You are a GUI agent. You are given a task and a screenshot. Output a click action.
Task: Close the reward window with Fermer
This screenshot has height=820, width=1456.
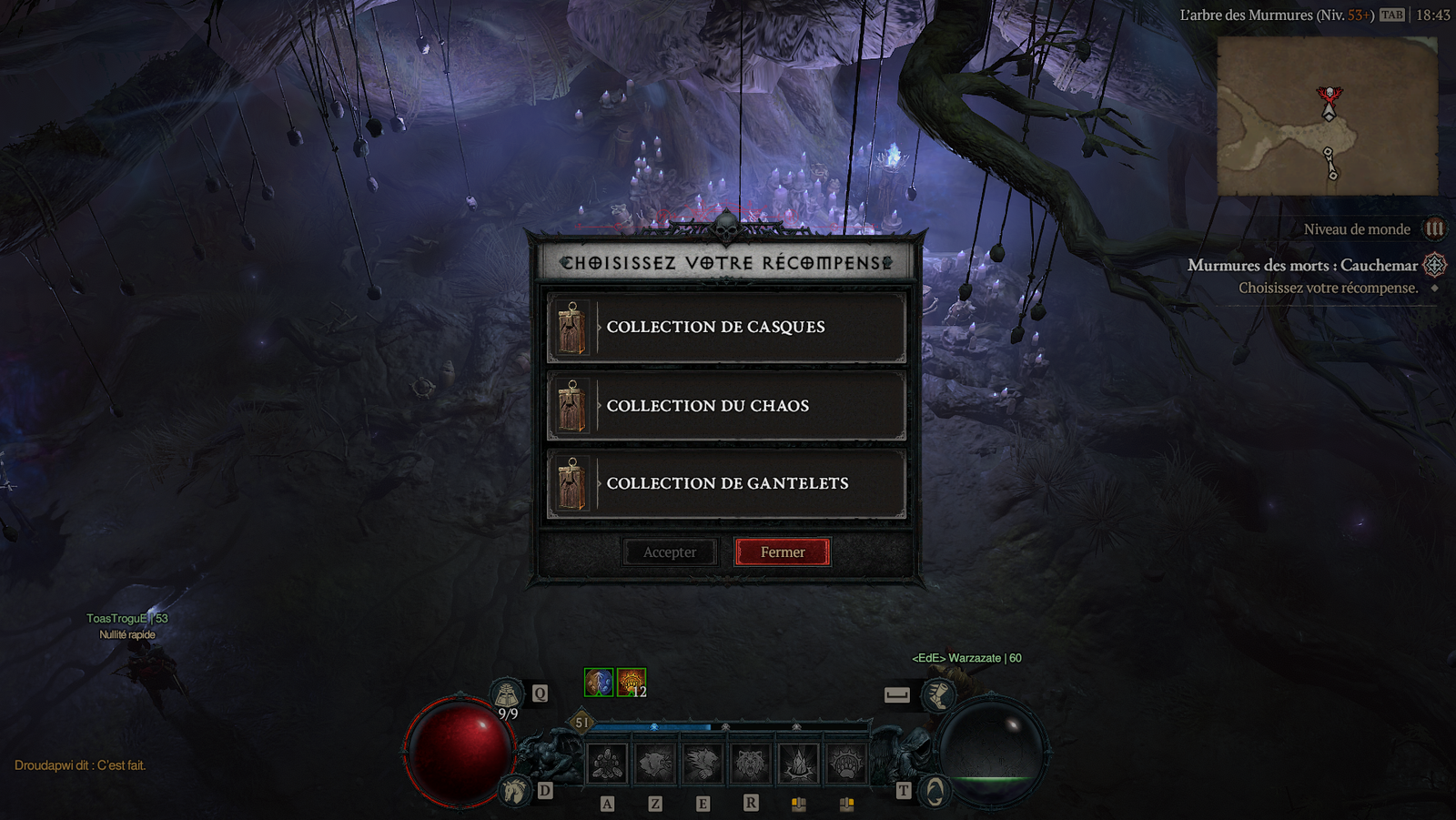tap(783, 552)
